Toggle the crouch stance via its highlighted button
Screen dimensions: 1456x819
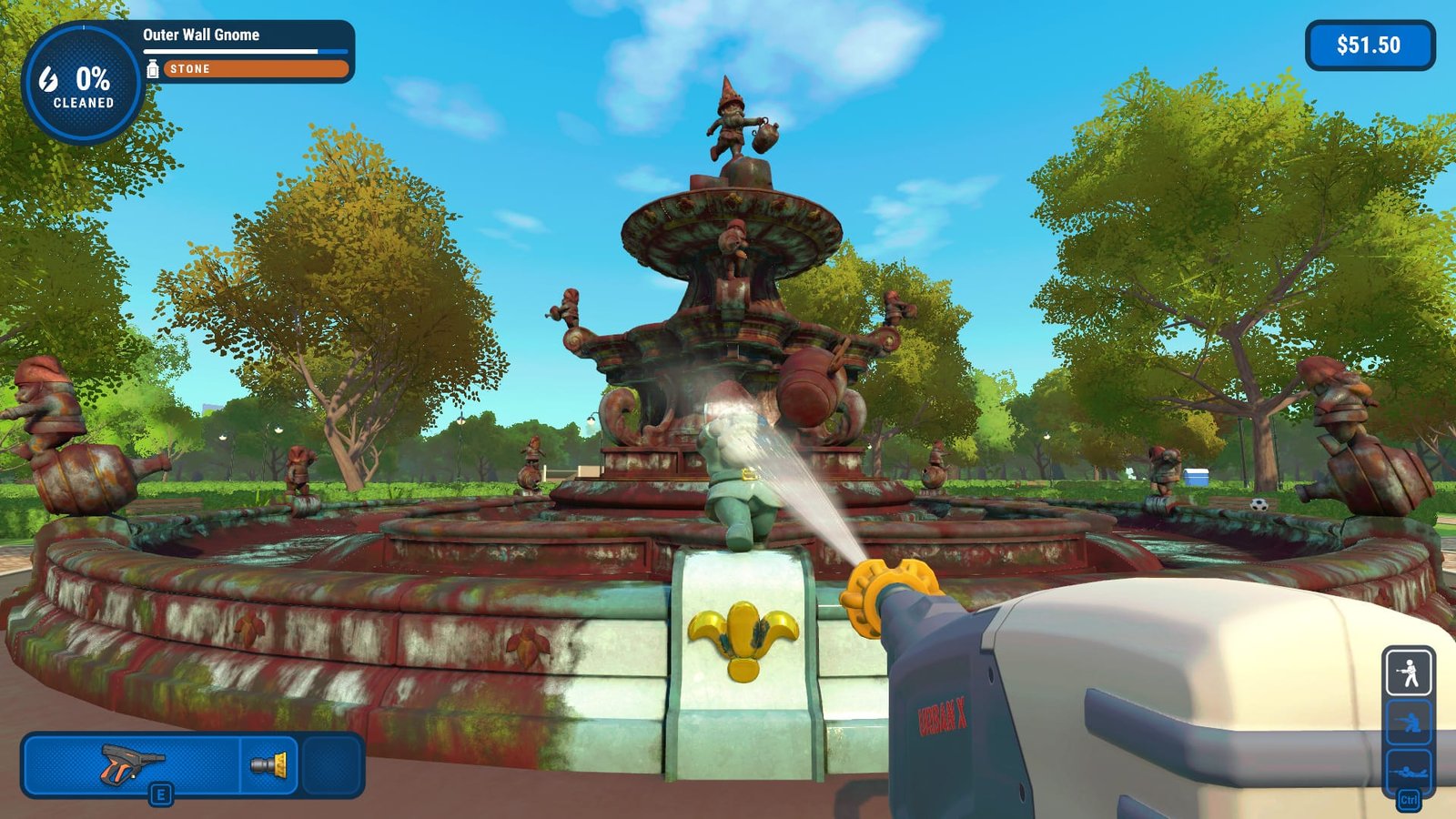coord(1410,723)
